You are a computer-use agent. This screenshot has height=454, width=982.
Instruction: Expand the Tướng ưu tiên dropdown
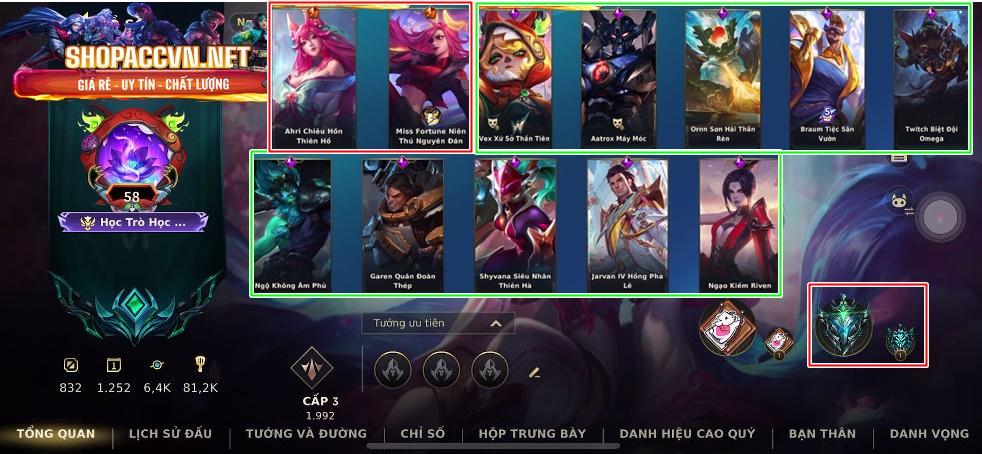pos(438,324)
